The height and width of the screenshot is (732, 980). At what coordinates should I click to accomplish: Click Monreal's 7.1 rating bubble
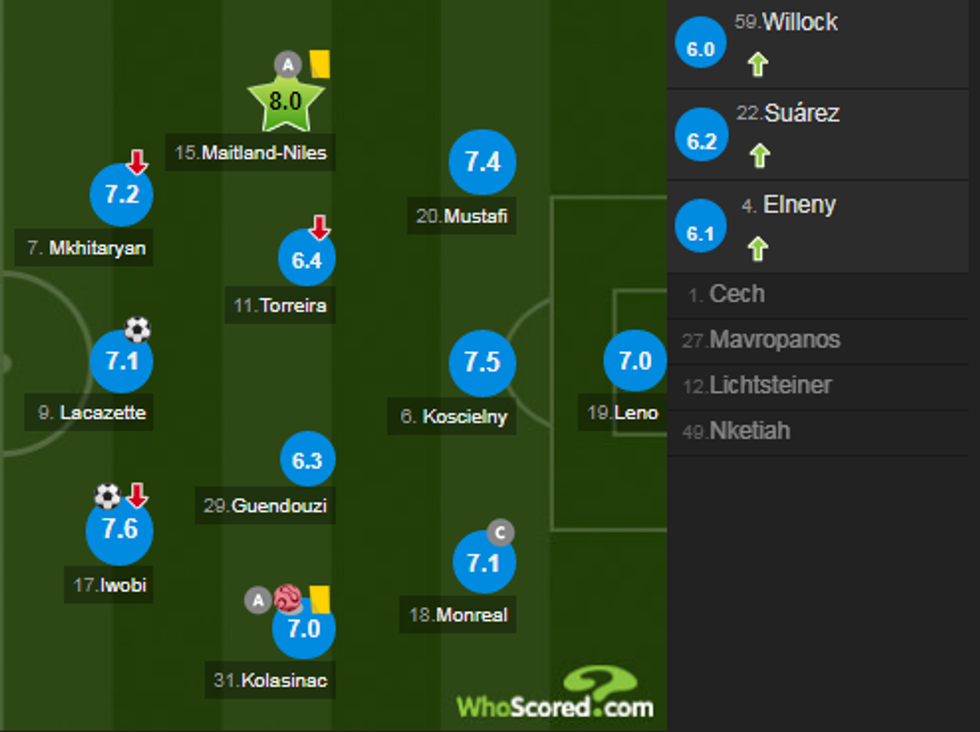[483, 563]
